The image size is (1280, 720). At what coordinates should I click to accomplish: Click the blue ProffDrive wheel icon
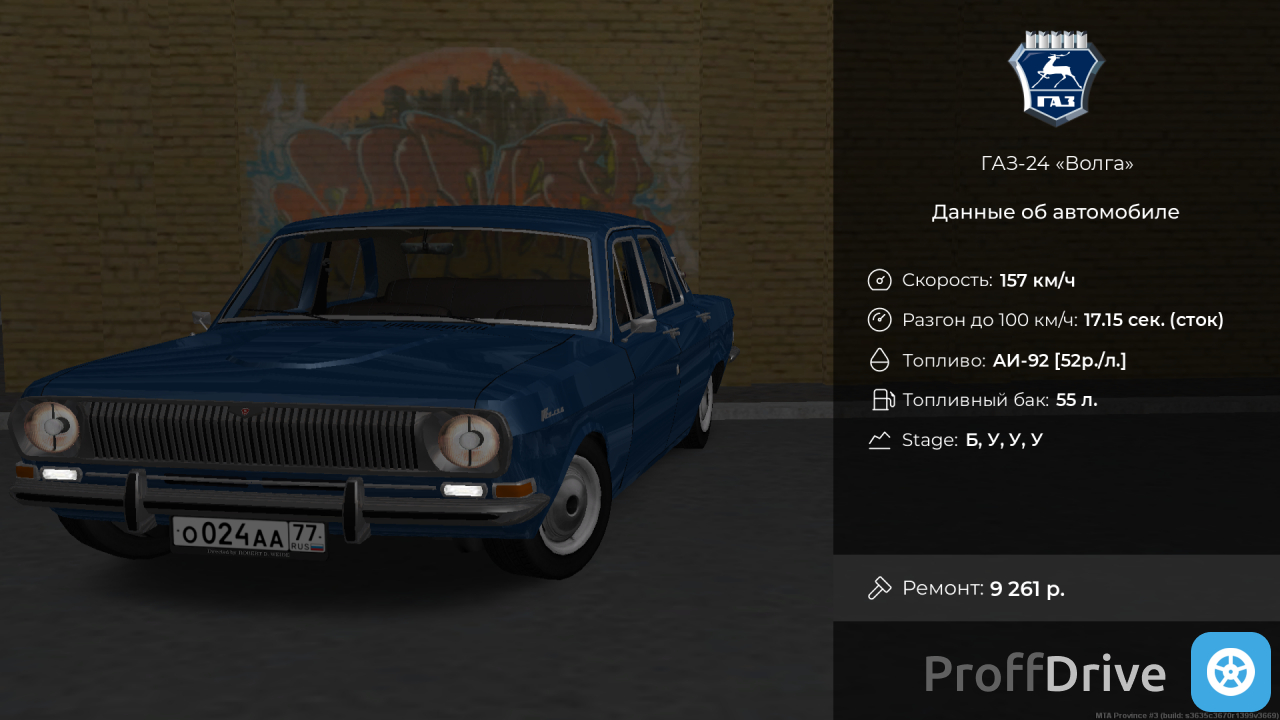1230,672
